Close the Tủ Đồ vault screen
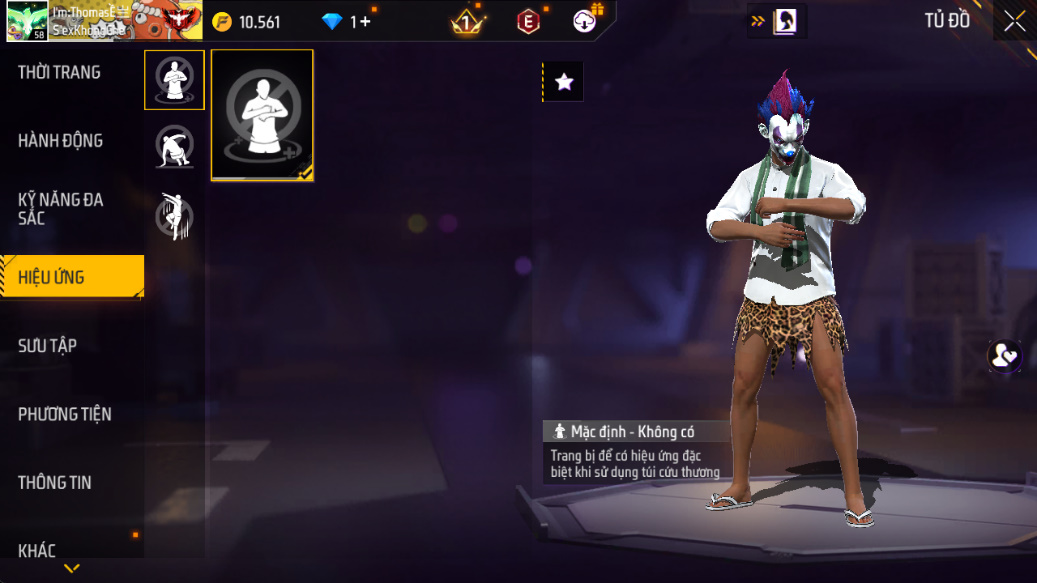Viewport: 1037px width, 583px height. [1014, 21]
